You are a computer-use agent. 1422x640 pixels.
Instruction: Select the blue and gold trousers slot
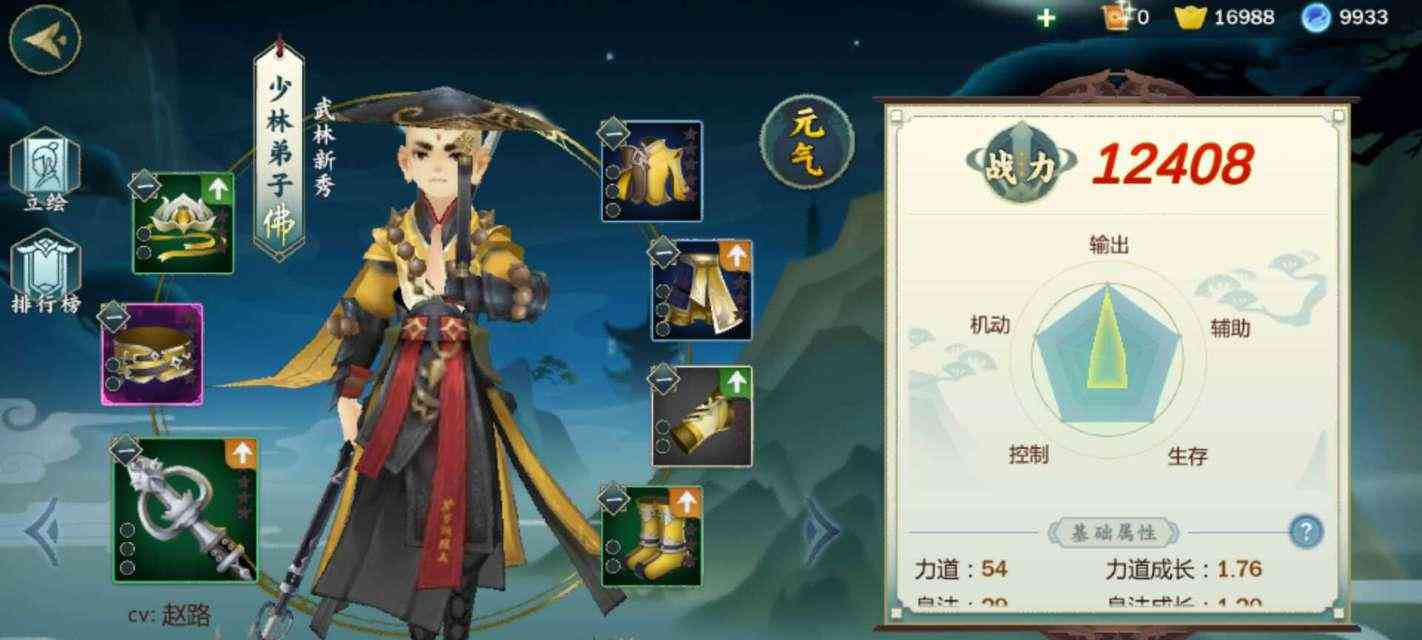[702, 290]
